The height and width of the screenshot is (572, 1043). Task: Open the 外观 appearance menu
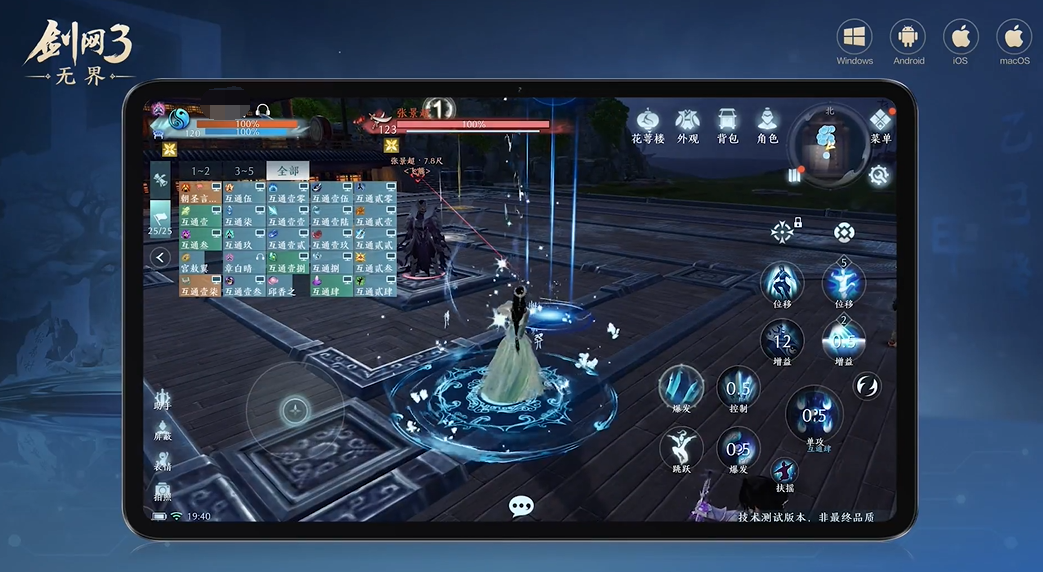[687, 124]
